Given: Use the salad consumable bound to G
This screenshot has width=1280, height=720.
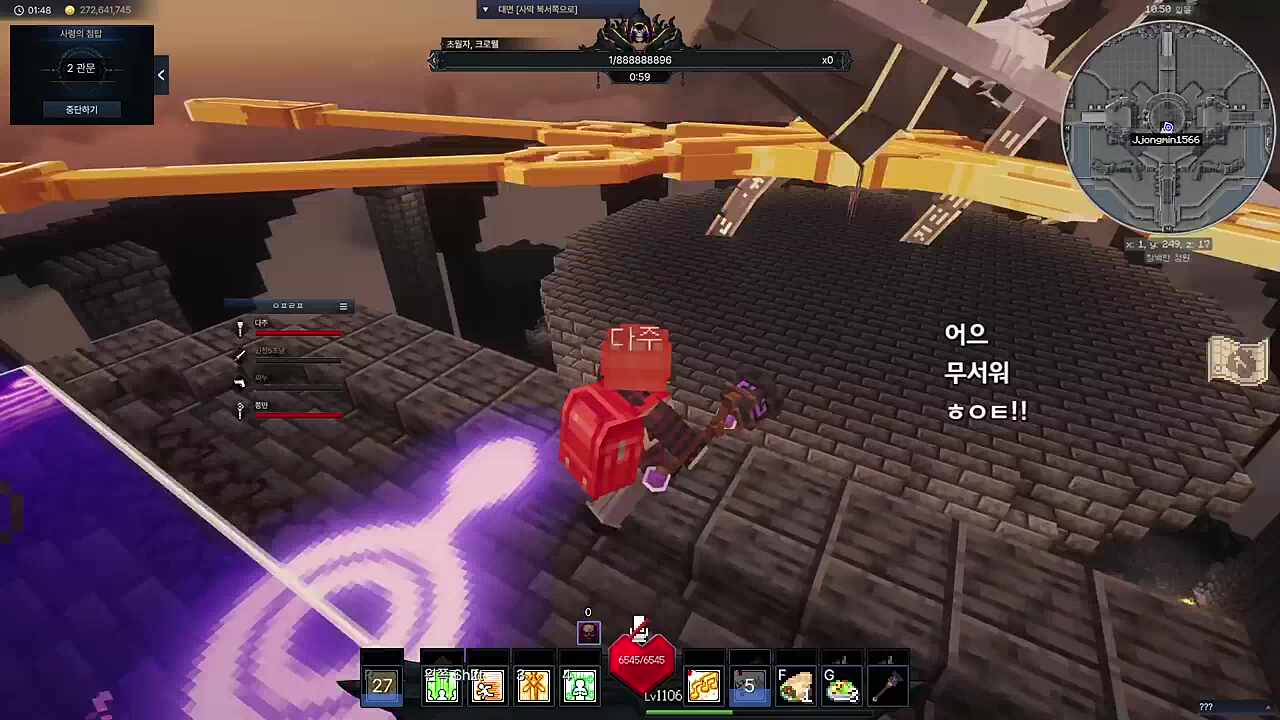Looking at the screenshot, I should (842, 684).
